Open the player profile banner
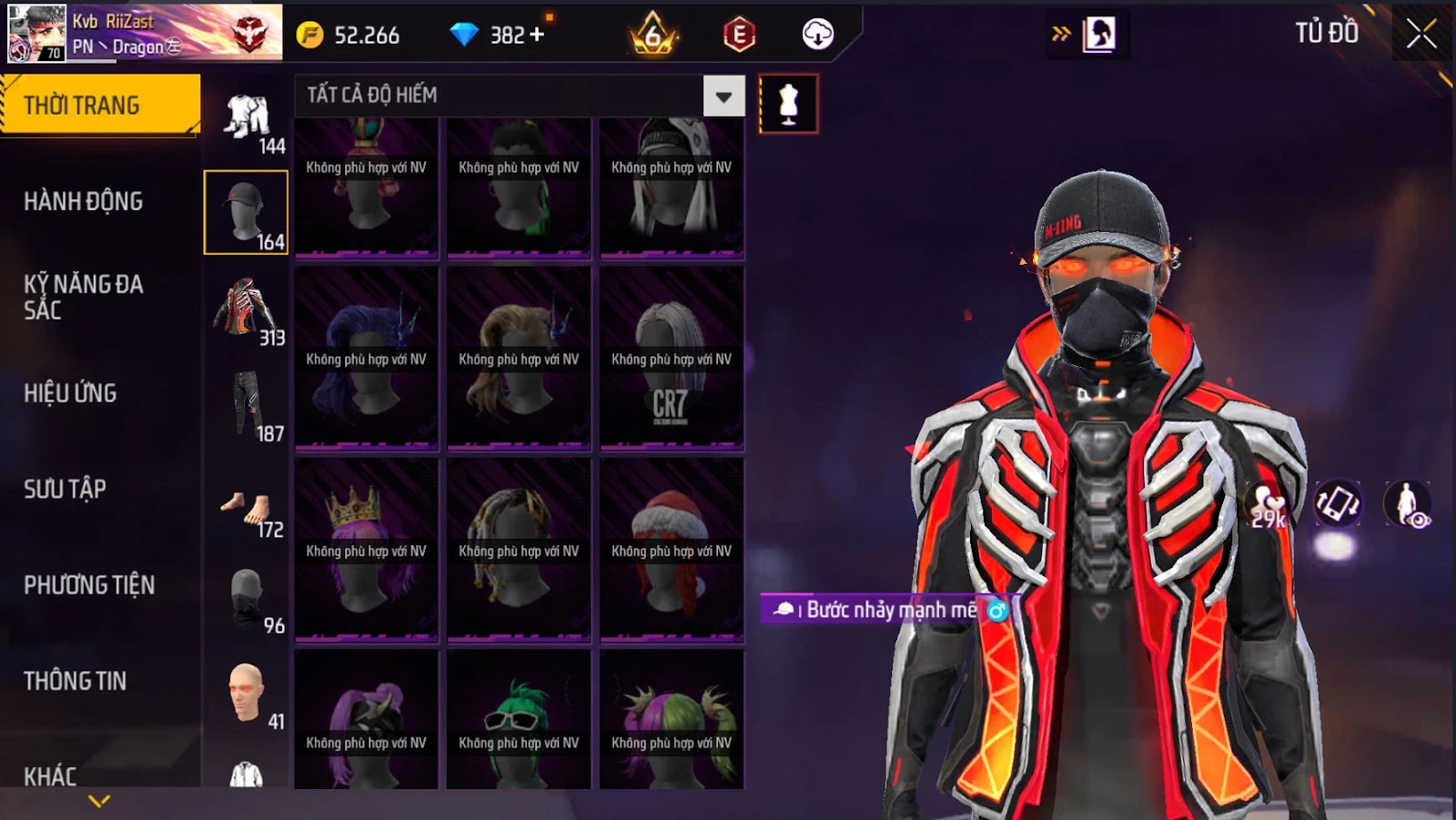Viewport: 1456px width, 820px height. coord(146,33)
